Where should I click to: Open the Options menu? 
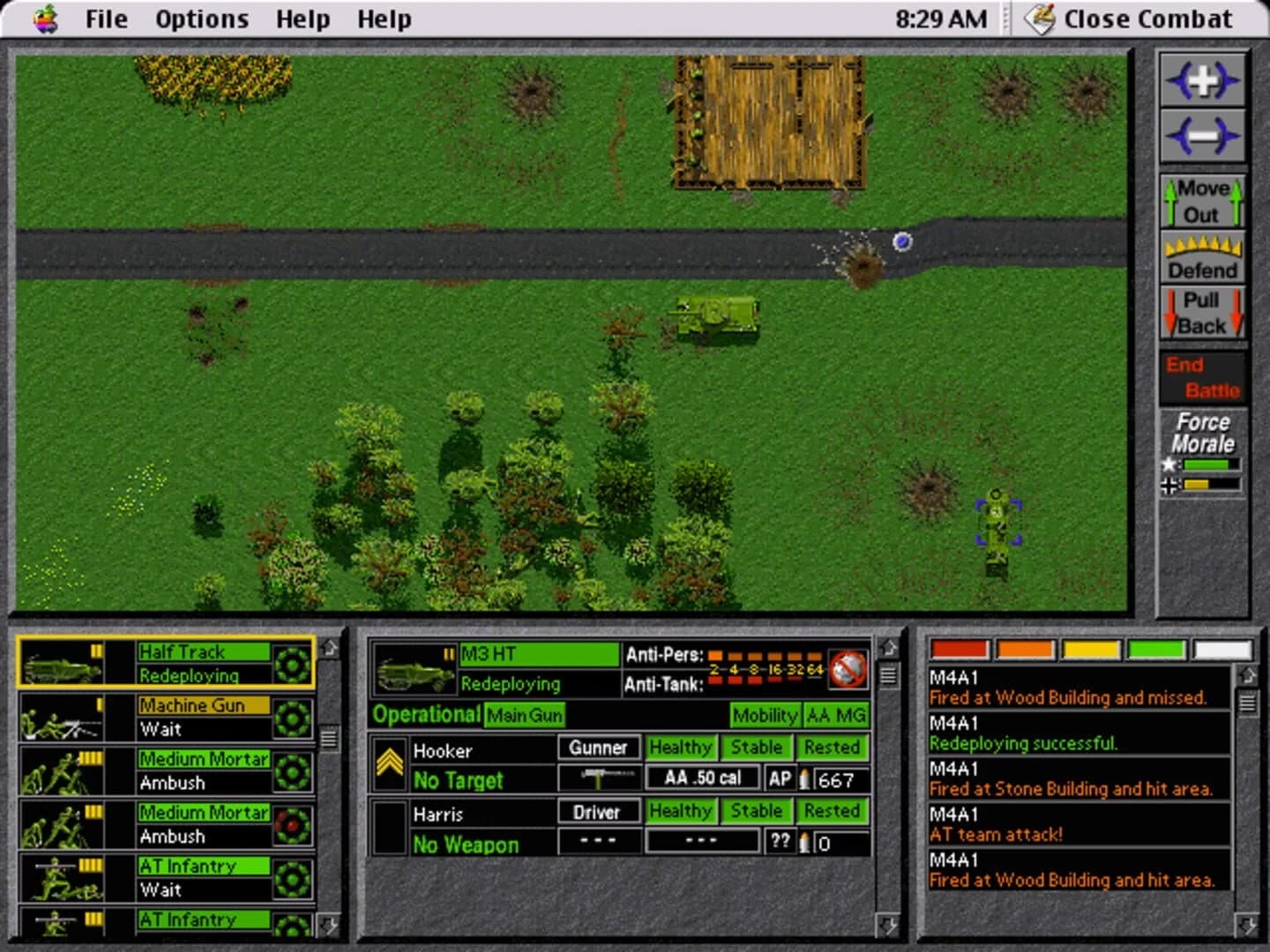pyautogui.click(x=201, y=19)
